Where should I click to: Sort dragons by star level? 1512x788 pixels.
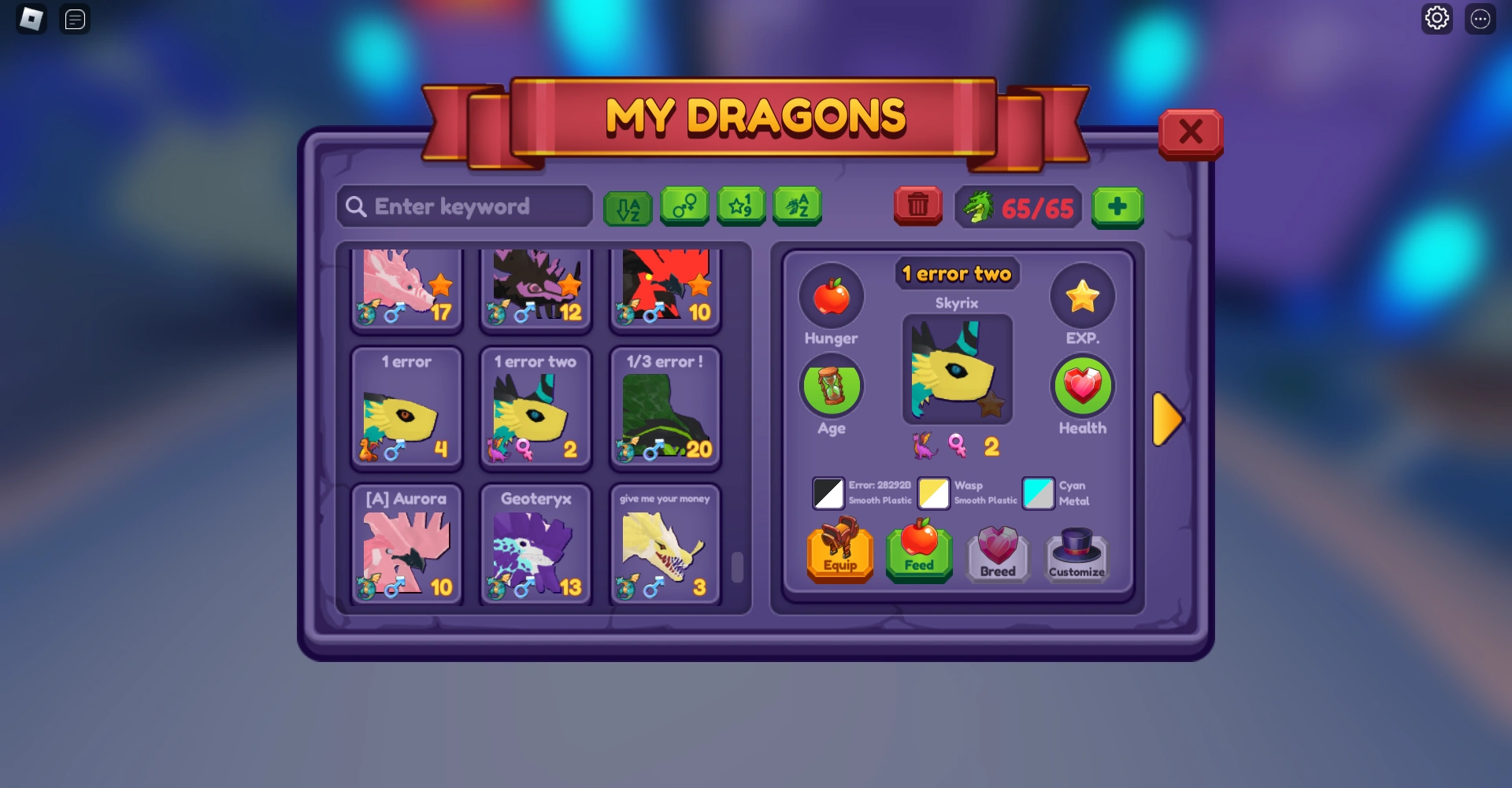740,206
